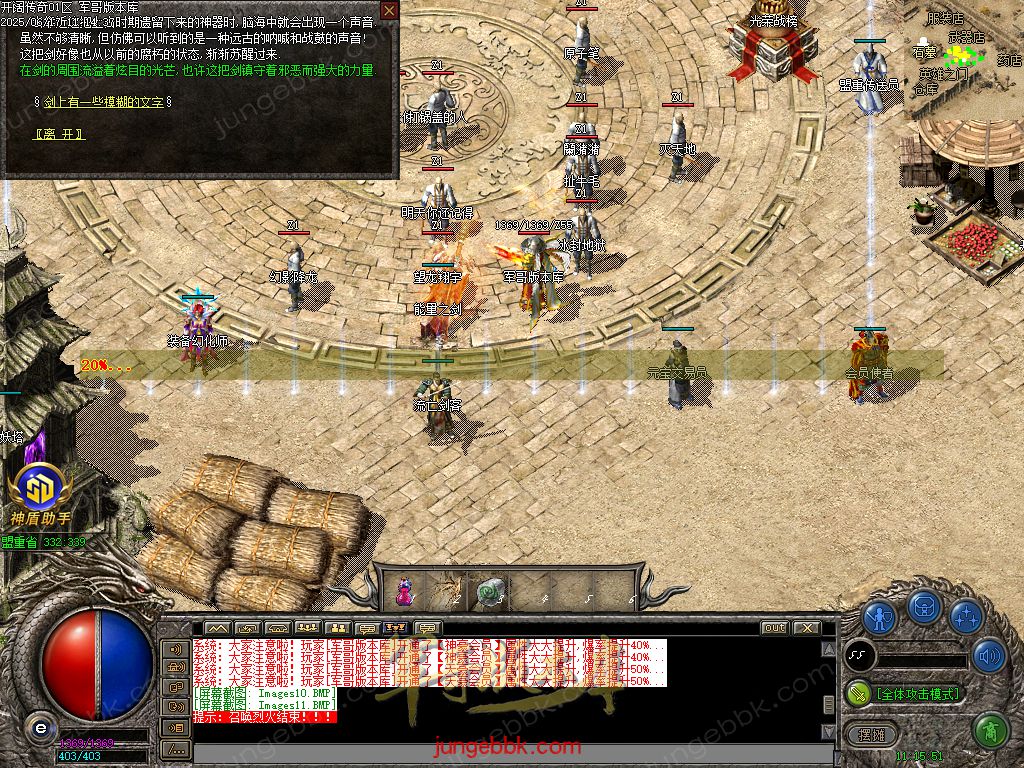Image resolution: width=1024 pixels, height=768 pixels.
Task: Open the green 商 shop button
Action: pos(989,730)
